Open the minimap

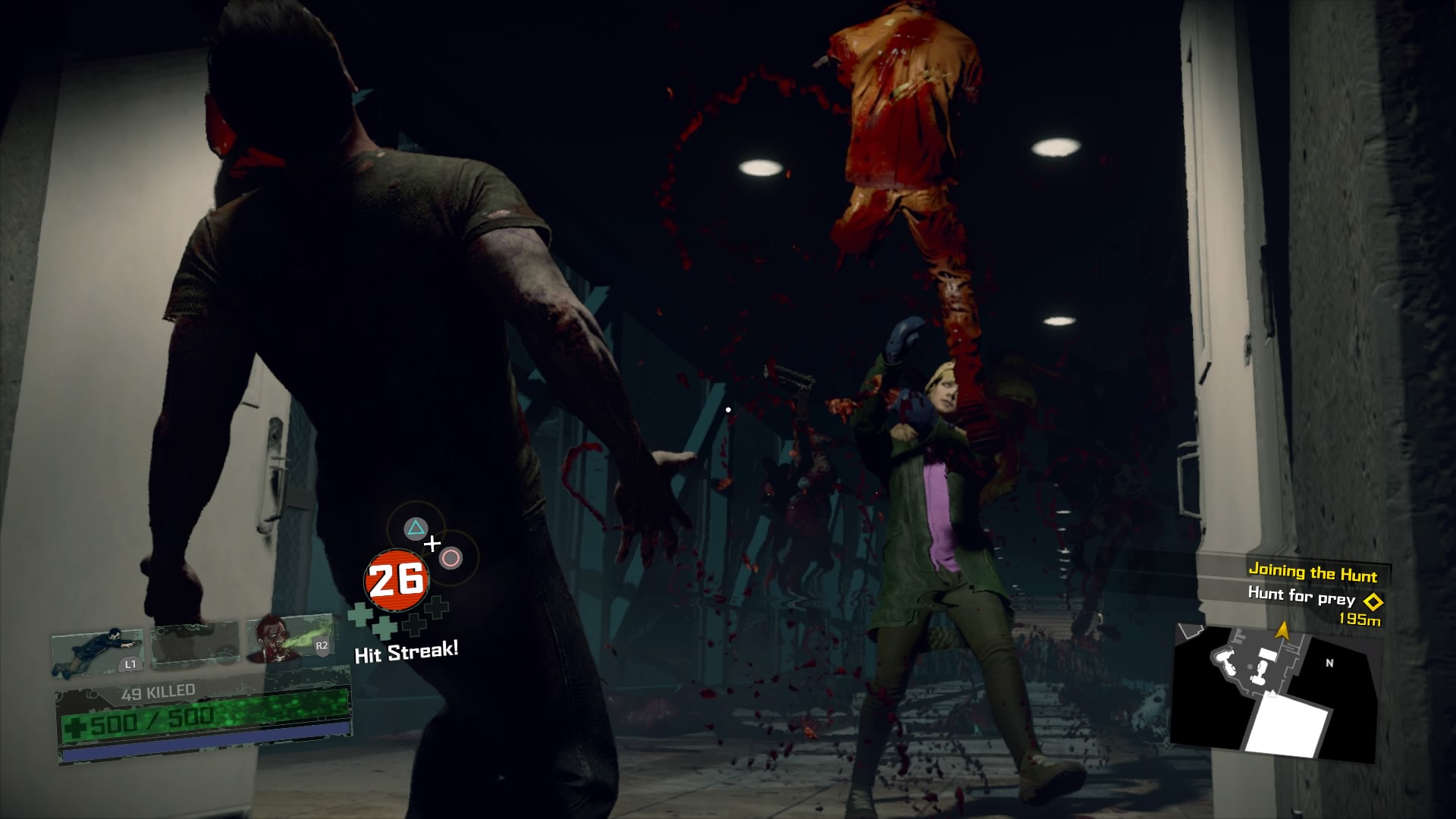(x=1274, y=692)
